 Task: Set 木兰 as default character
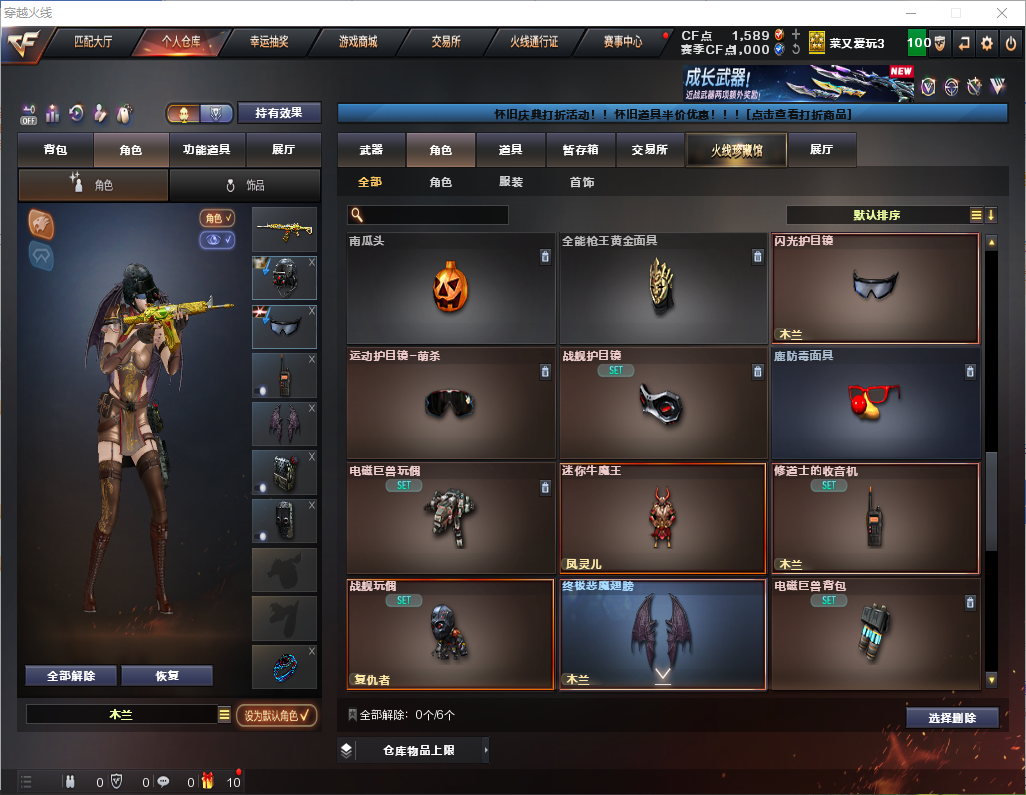coord(276,715)
